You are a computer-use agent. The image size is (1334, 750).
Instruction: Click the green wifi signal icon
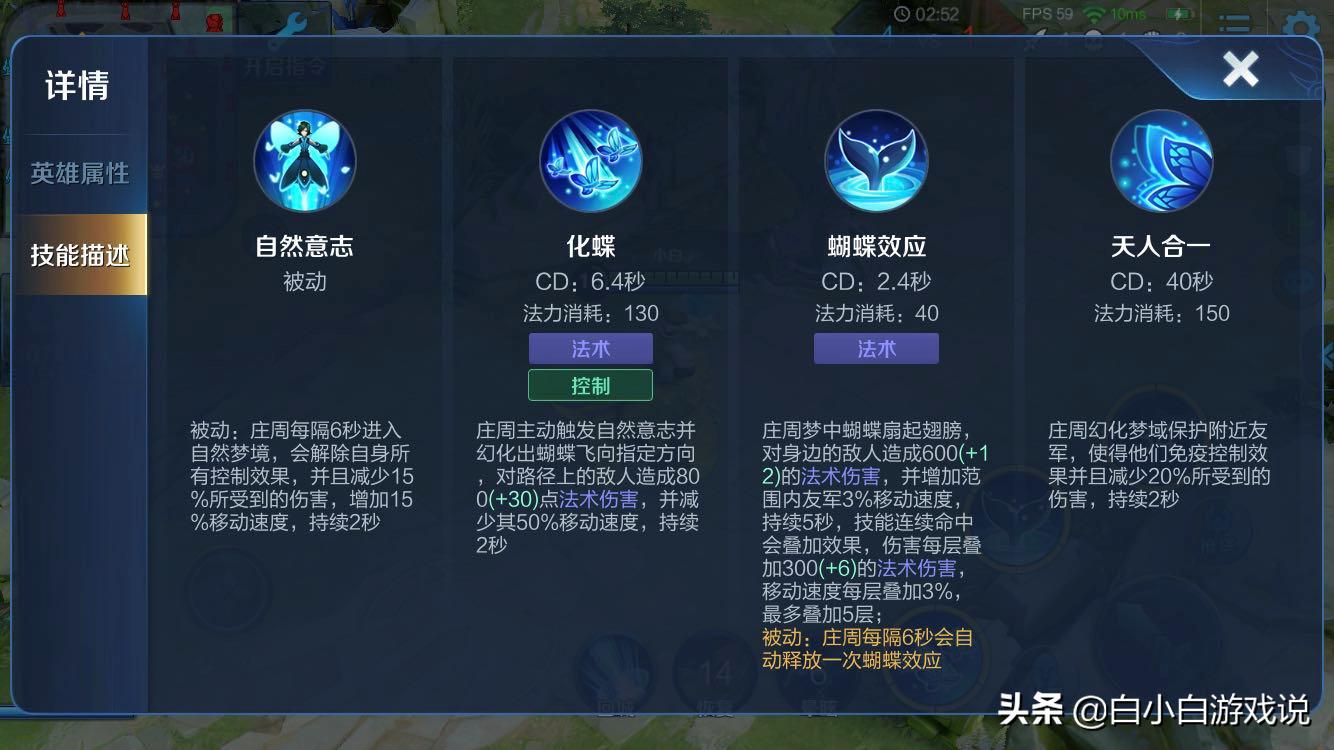1093,14
